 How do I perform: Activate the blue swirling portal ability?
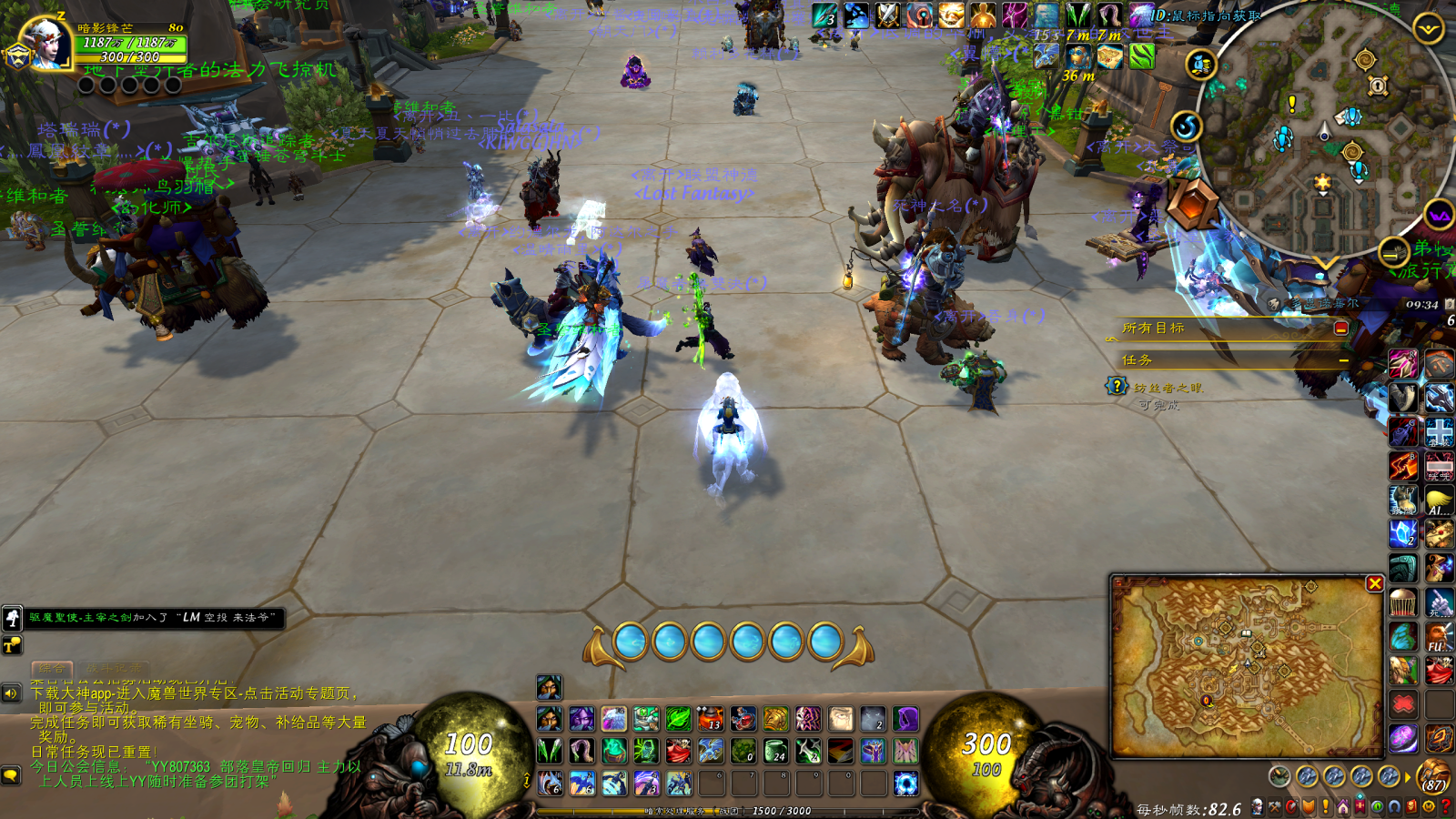pyautogui.click(x=905, y=783)
